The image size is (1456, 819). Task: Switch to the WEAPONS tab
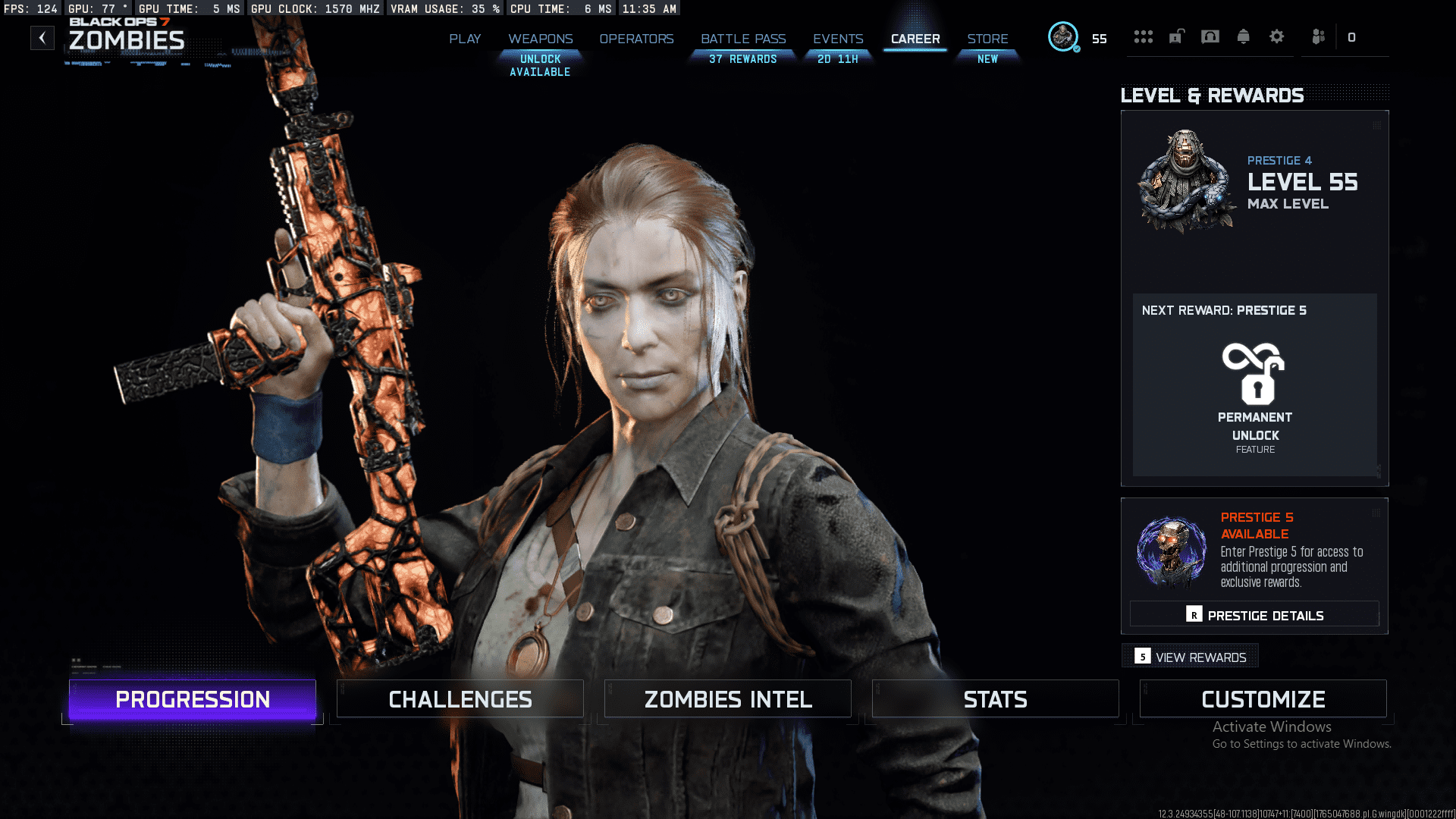tap(541, 39)
